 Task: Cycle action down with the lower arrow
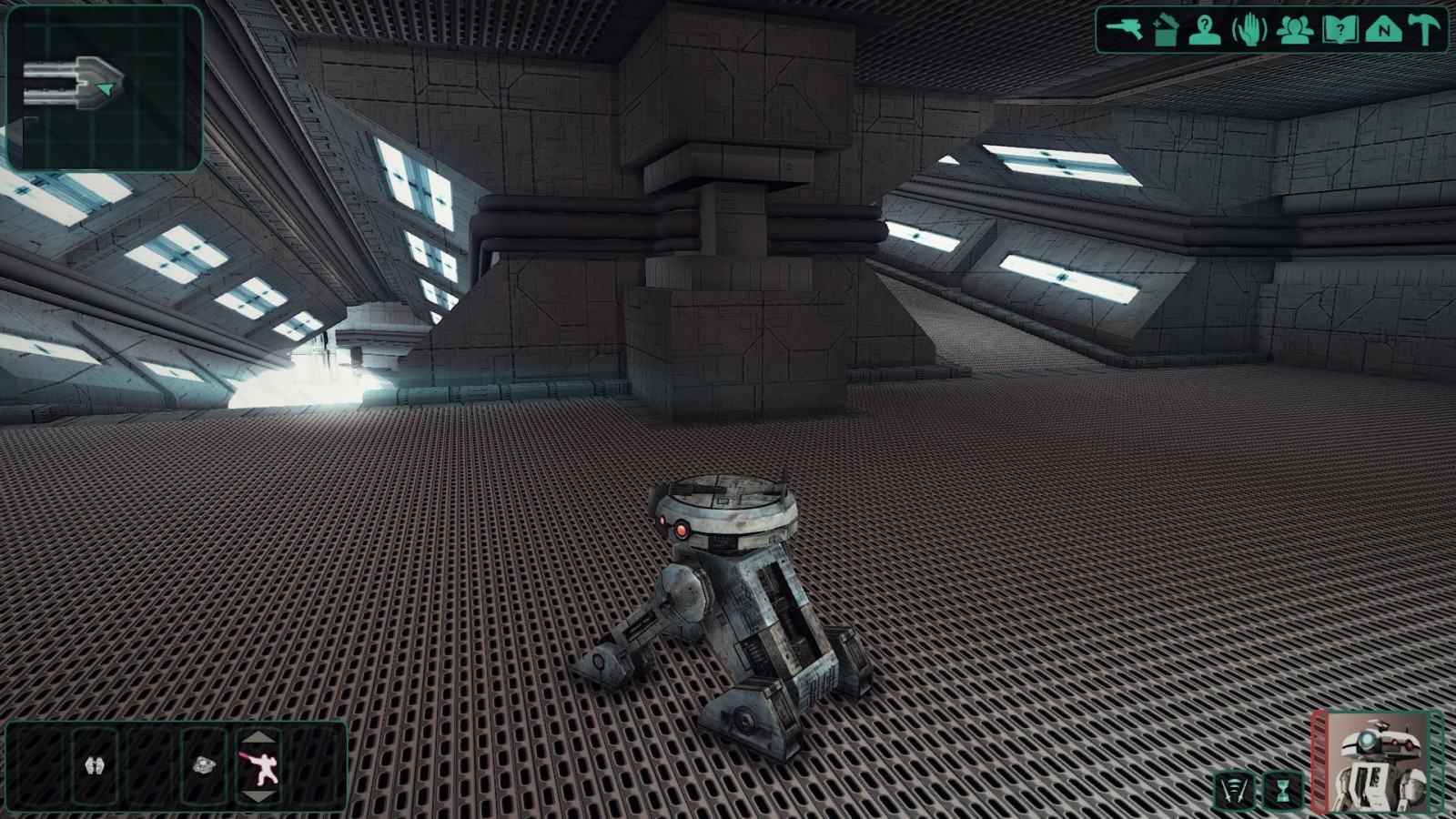259,797
